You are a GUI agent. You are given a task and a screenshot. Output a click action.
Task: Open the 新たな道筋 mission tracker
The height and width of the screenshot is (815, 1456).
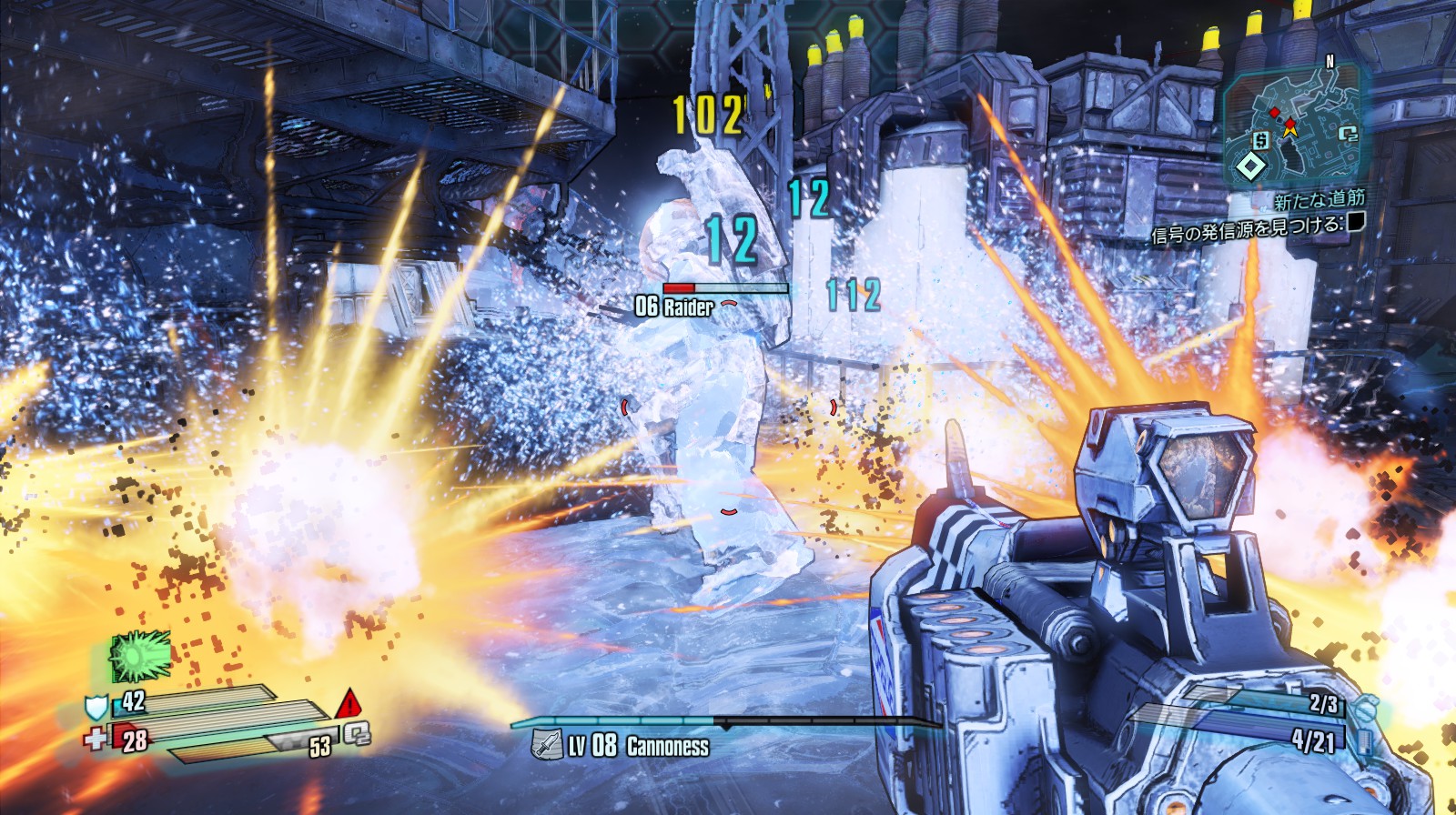tap(1319, 199)
